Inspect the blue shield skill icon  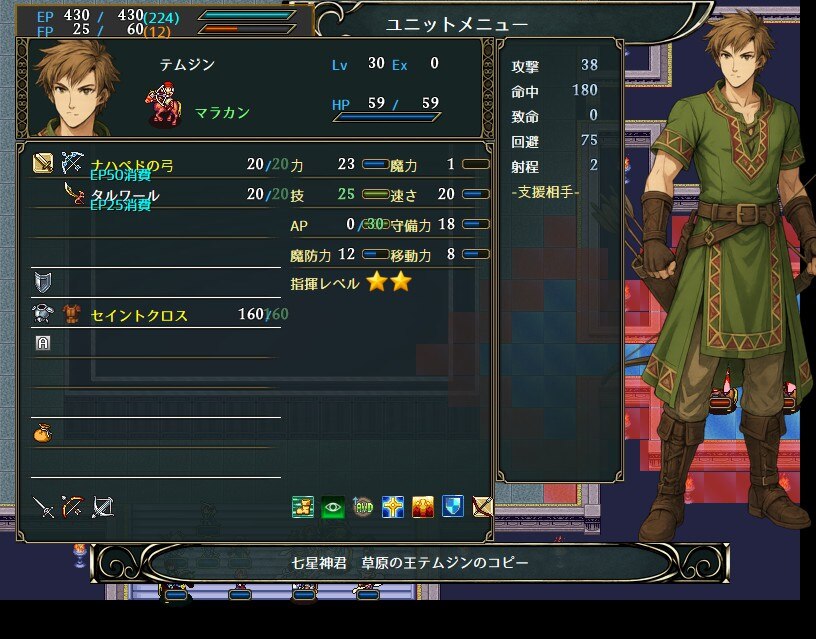tap(453, 507)
